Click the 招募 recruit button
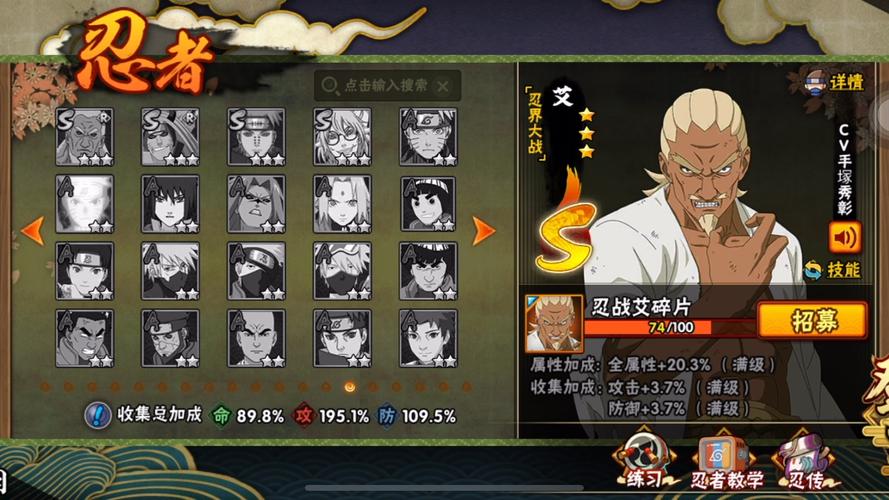This screenshot has width=889, height=500. coord(811,320)
